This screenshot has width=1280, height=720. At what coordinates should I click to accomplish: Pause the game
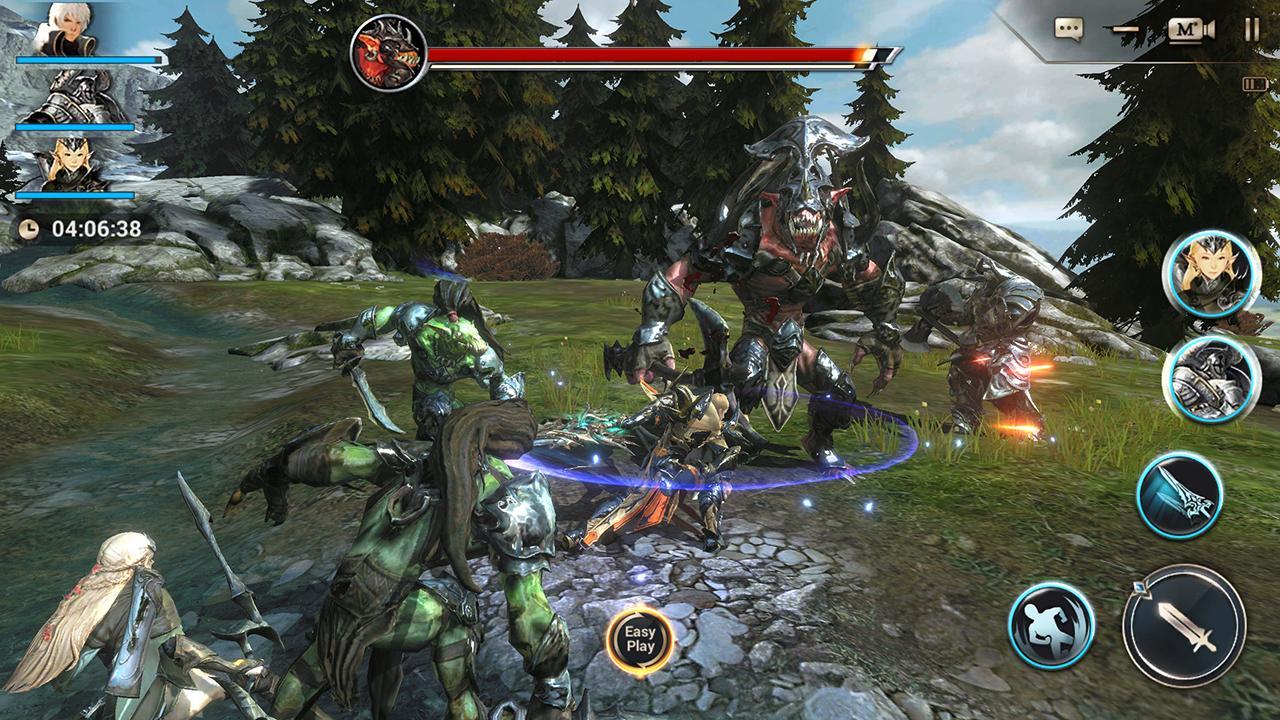click(1250, 29)
